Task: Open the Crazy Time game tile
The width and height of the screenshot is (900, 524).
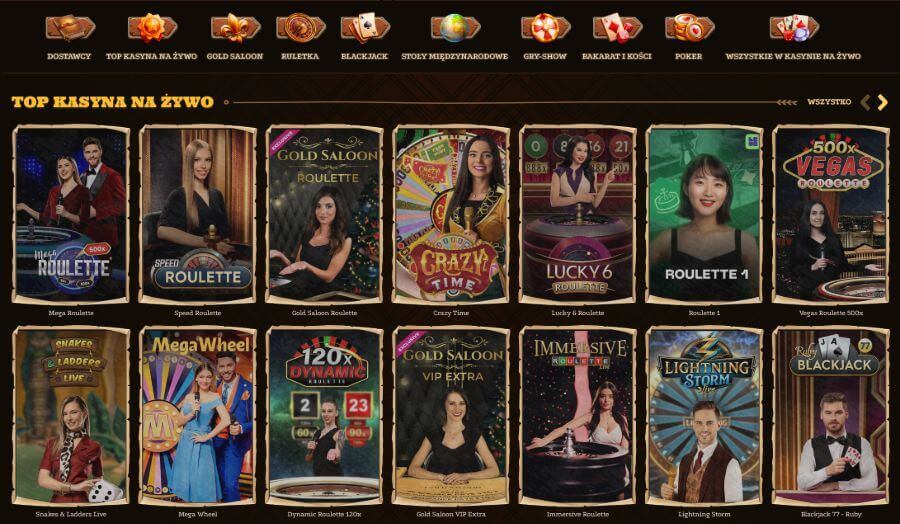Action: tap(451, 213)
